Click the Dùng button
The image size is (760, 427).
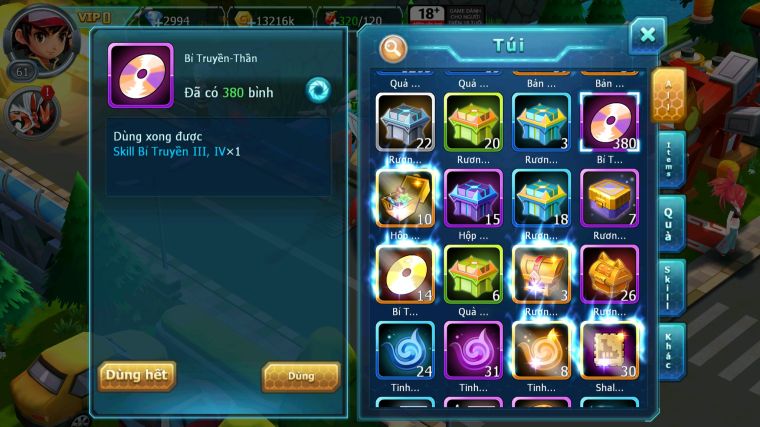(x=300, y=376)
